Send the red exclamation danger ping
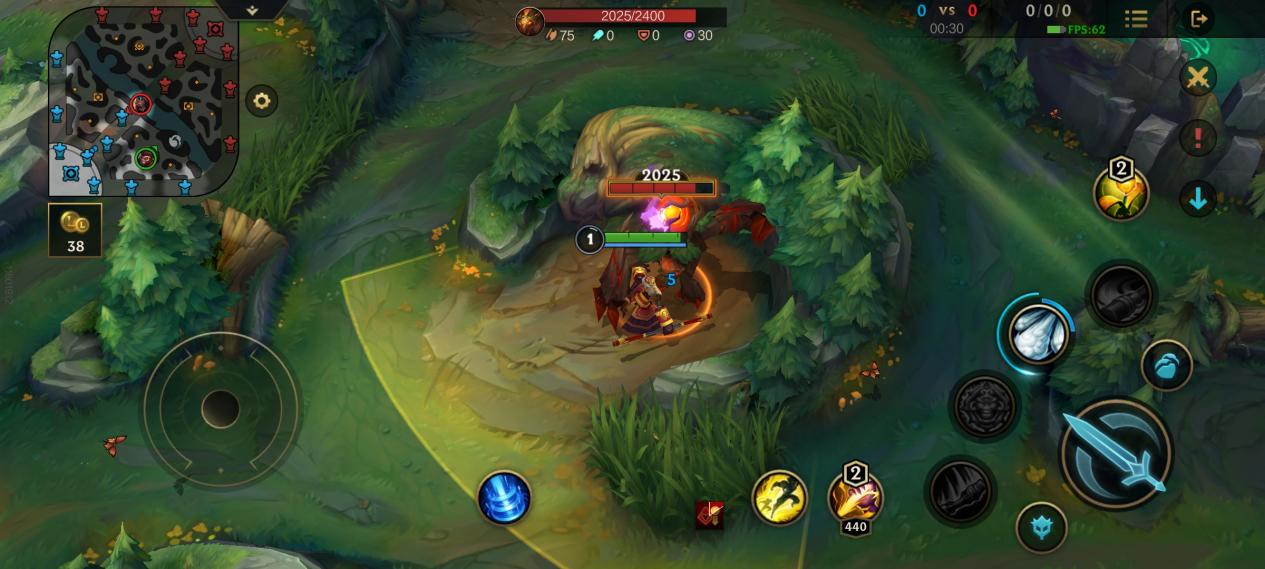The image size is (1265, 569). (x=1197, y=137)
